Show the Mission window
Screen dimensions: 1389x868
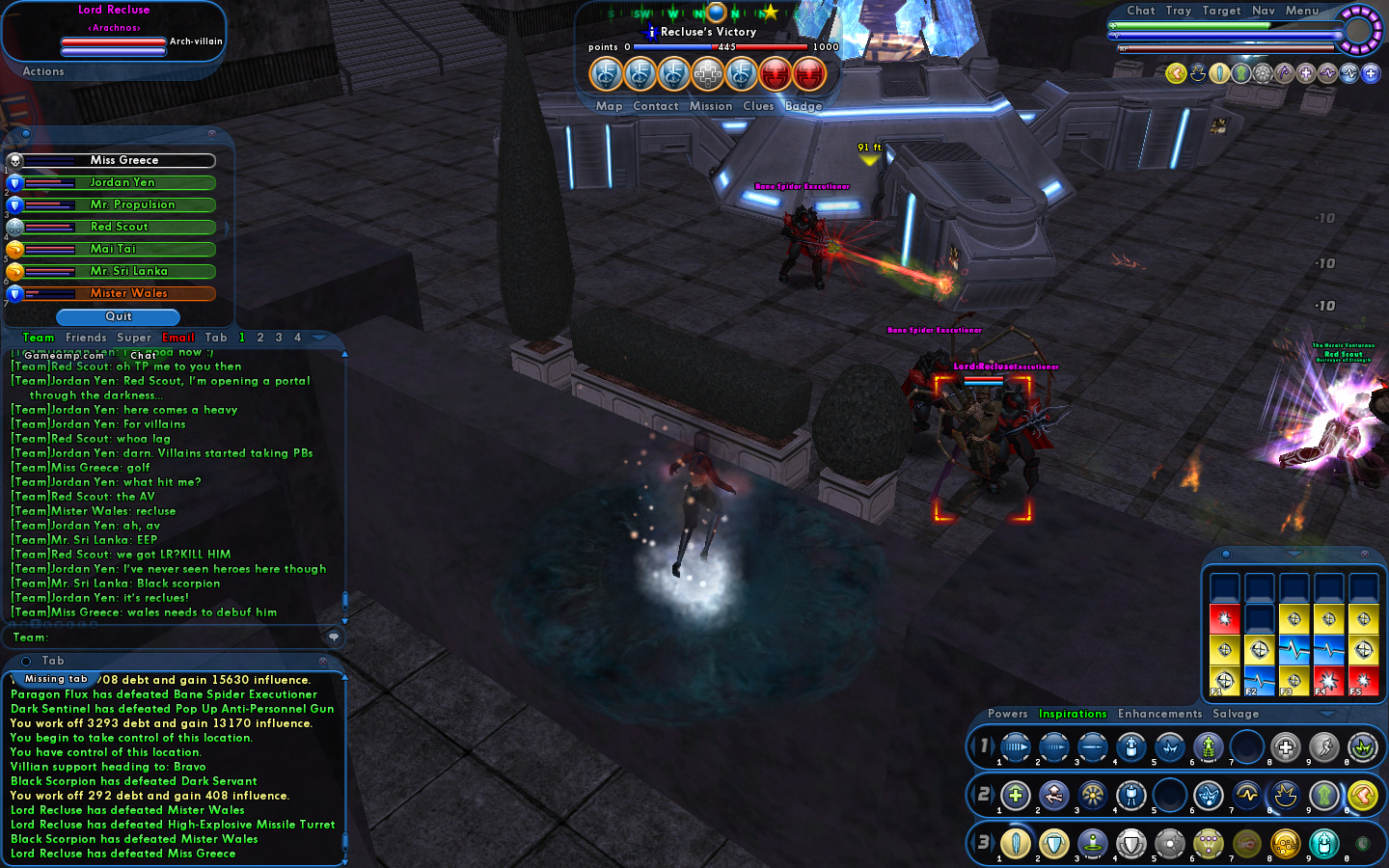[711, 106]
